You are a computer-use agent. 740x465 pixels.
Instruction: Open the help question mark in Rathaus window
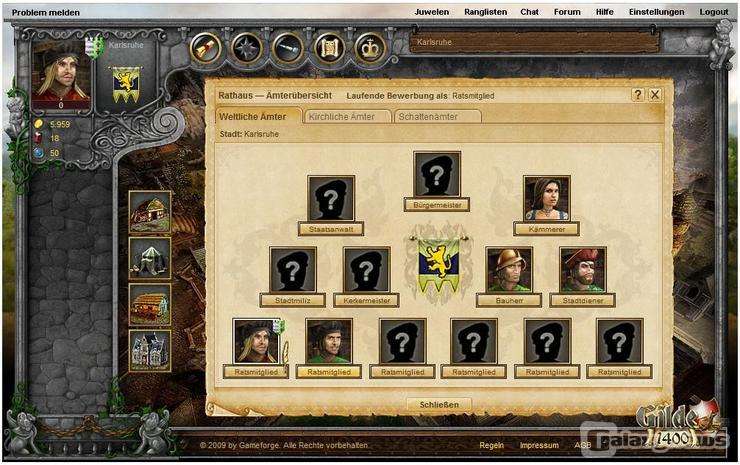click(x=638, y=94)
